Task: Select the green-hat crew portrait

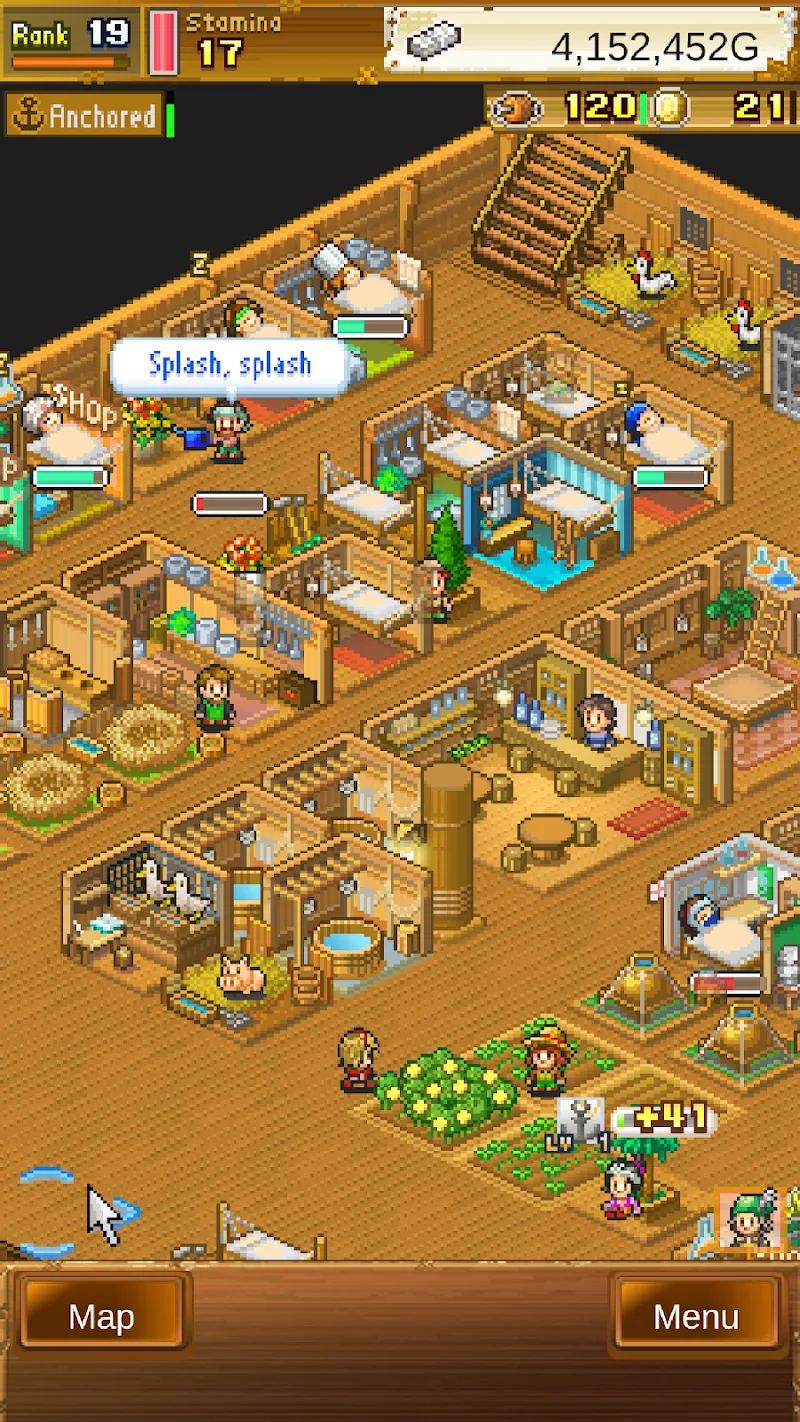Action: tap(750, 1218)
